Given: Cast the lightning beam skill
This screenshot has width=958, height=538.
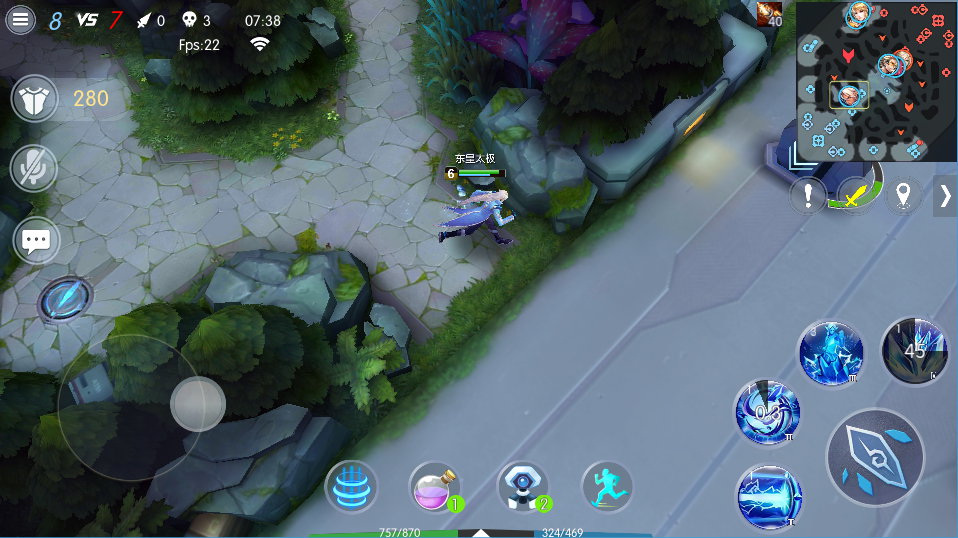Looking at the screenshot, I should coord(769,497).
